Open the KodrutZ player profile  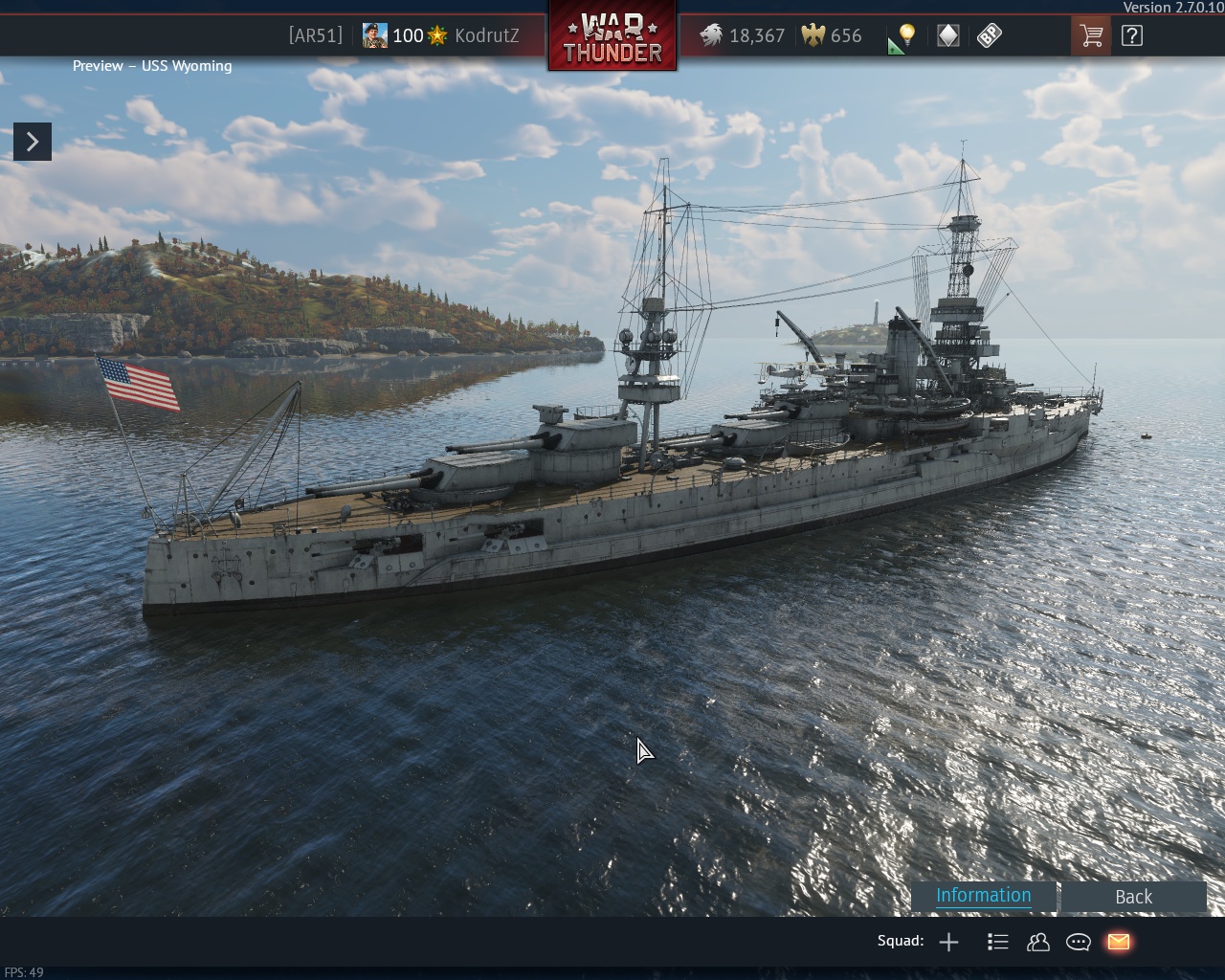(486, 36)
